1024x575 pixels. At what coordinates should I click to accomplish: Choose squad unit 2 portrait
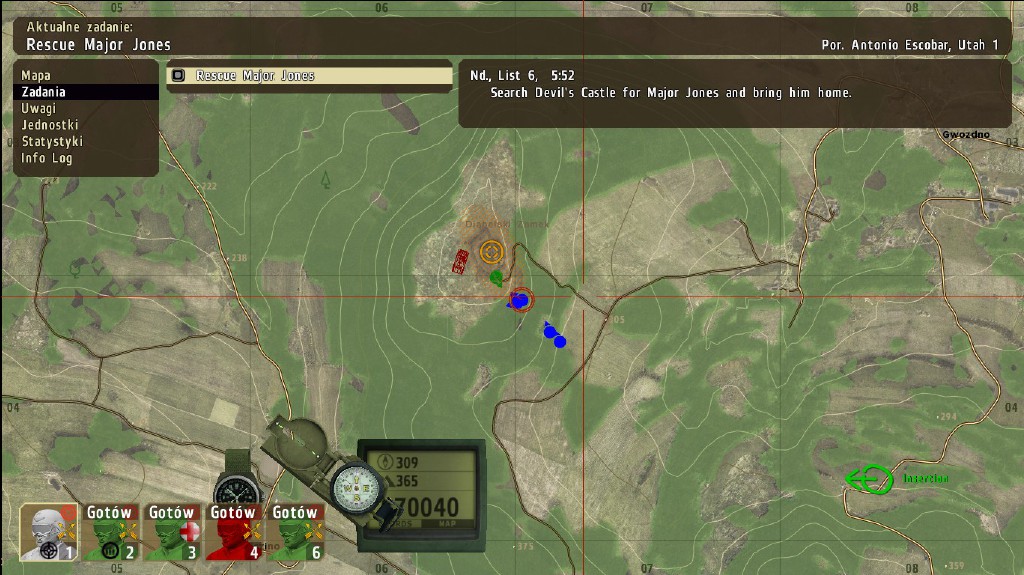coord(110,531)
